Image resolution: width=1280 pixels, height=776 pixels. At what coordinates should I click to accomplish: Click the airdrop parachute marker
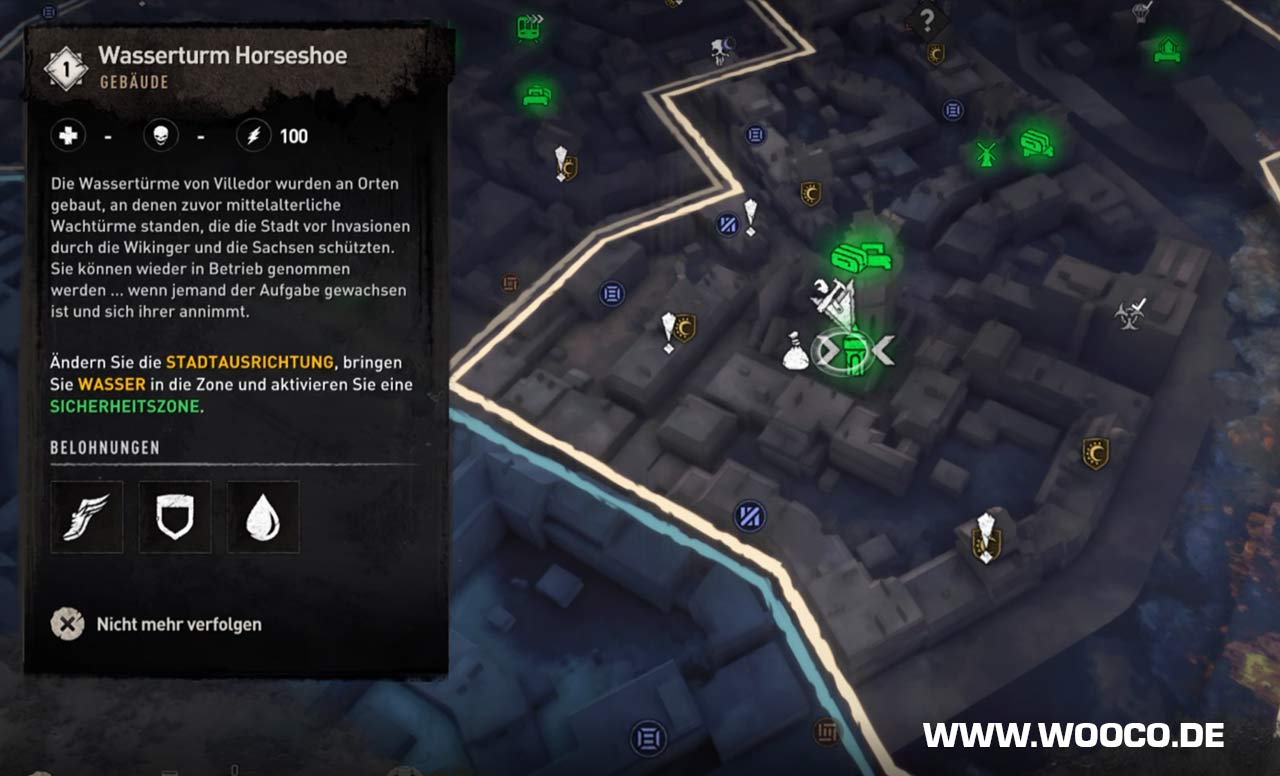click(1142, 12)
